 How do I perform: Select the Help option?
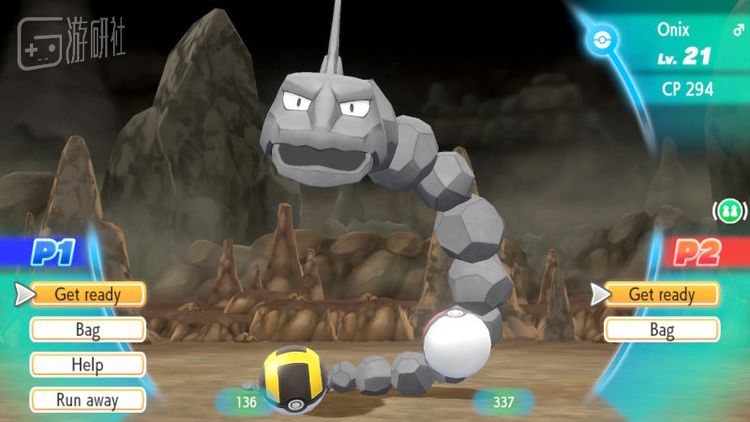87,365
